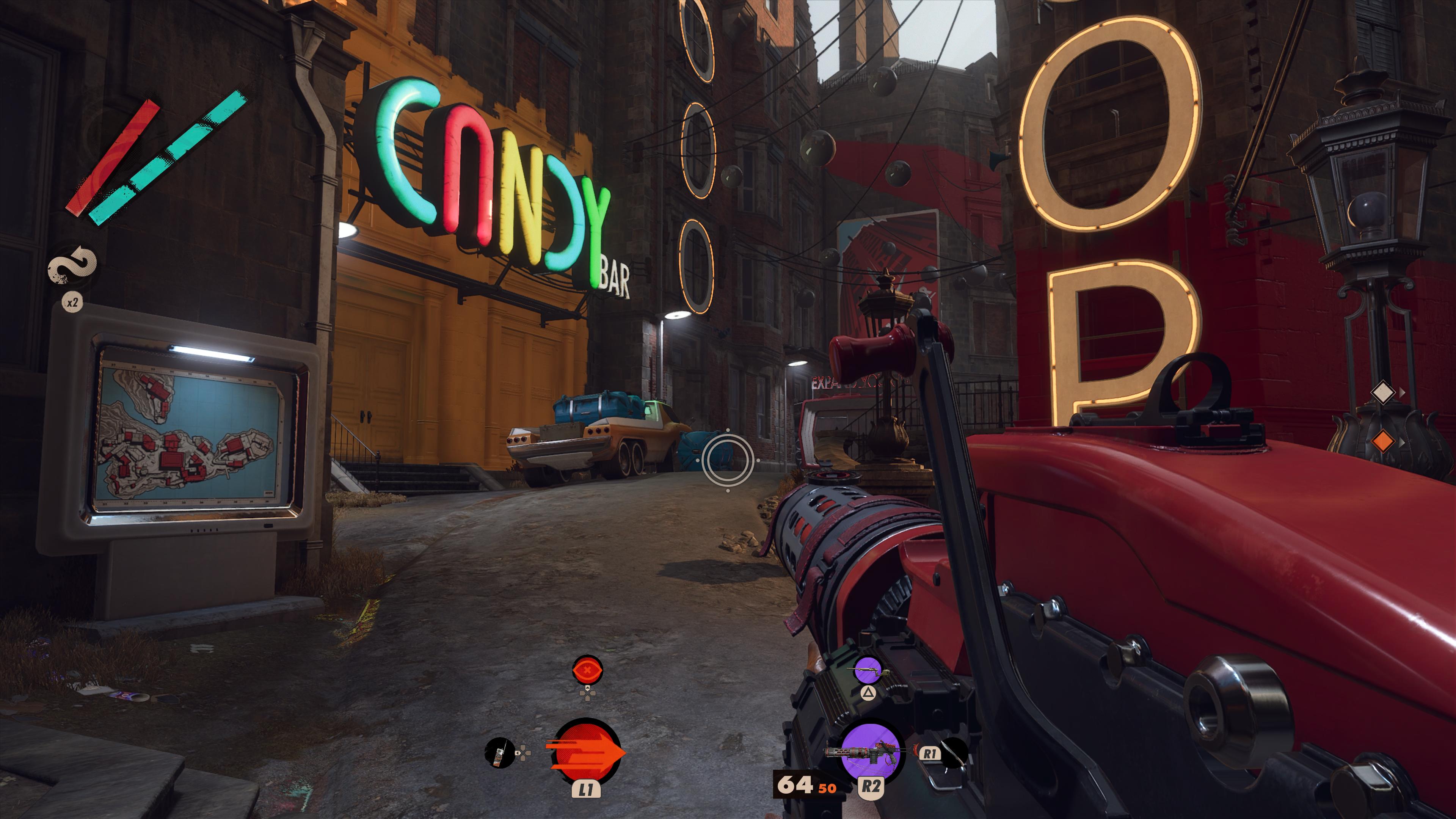Click the white diamond objective marker
This screenshot has height=819, width=1456.
tap(1382, 392)
